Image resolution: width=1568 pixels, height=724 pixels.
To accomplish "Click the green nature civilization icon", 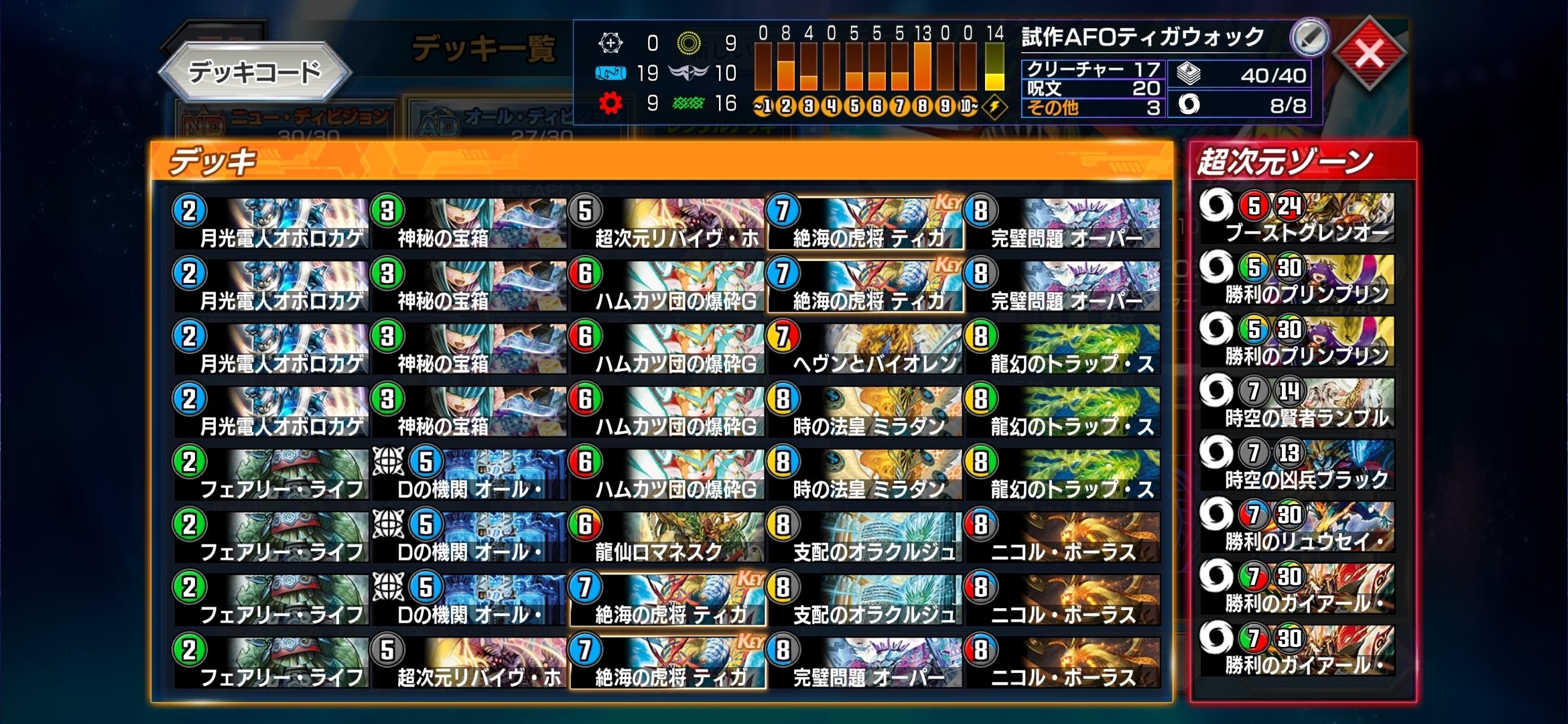I will click(x=688, y=103).
